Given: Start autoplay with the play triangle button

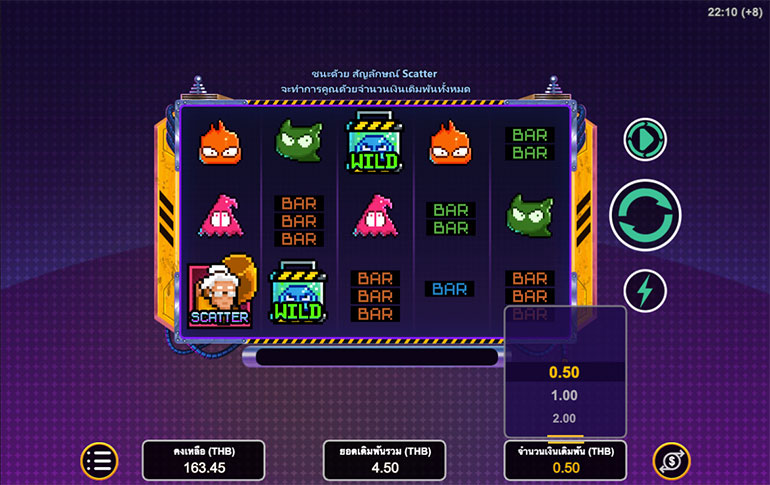Looking at the screenshot, I should coord(645,139).
